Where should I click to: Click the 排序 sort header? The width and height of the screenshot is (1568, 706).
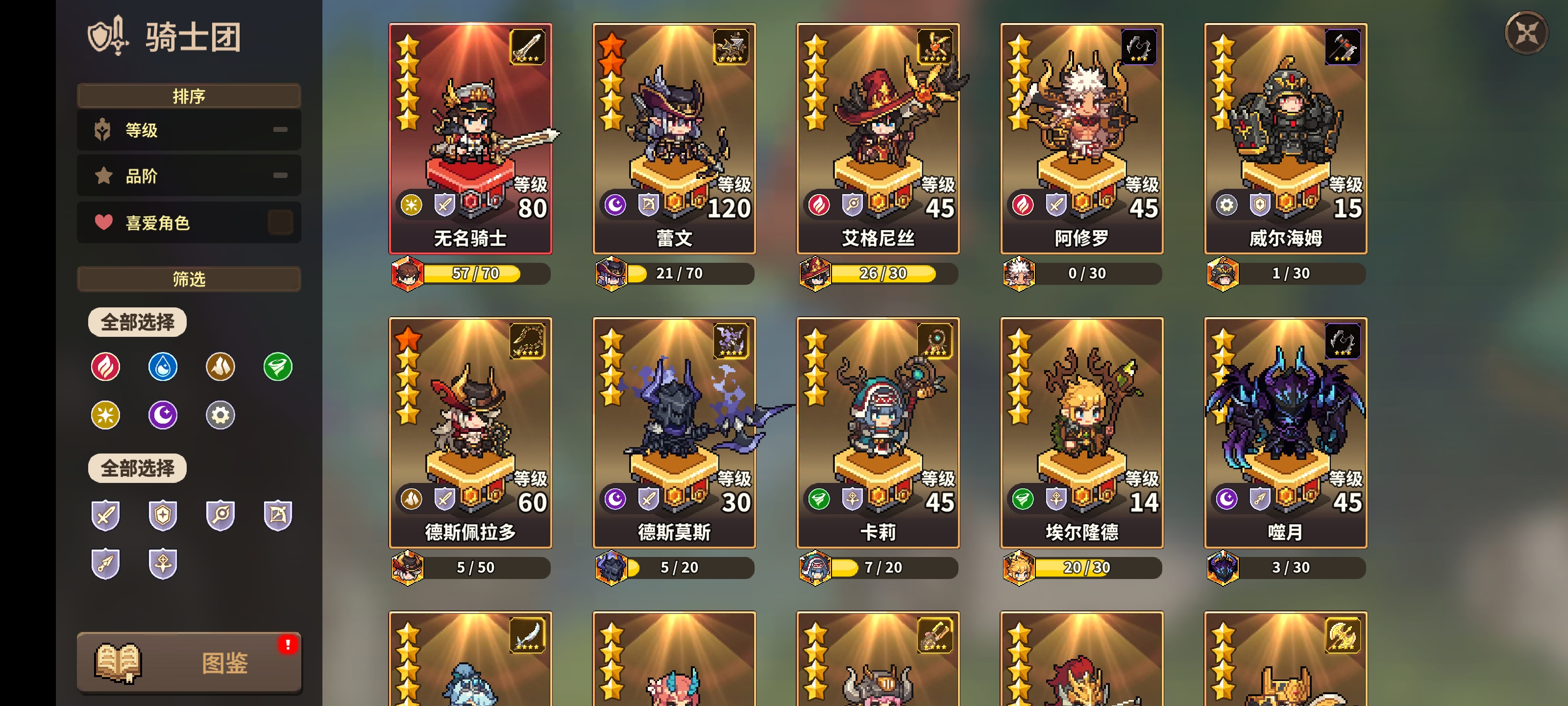pos(189,96)
